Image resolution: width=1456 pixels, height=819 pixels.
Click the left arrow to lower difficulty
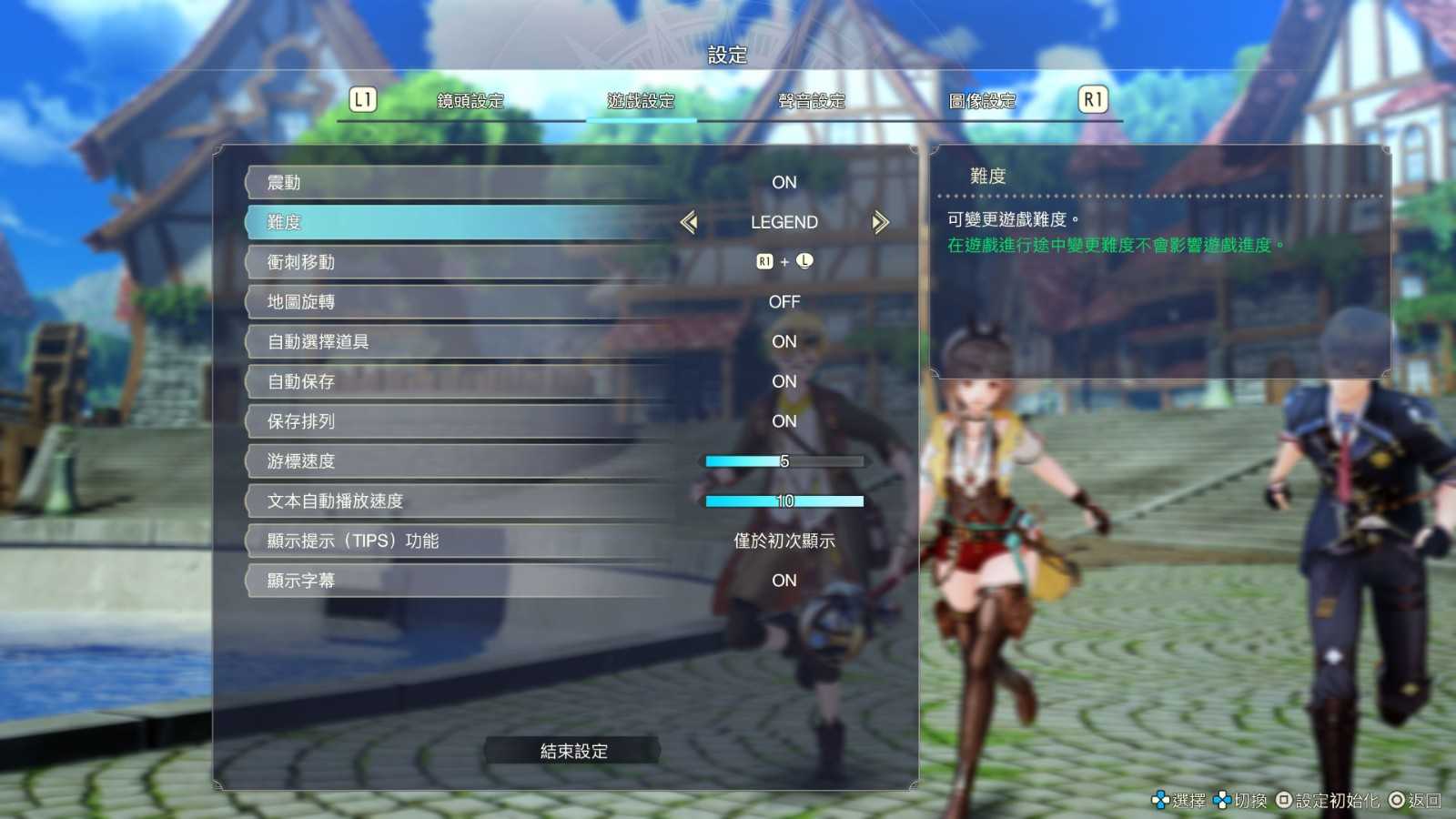click(x=689, y=221)
